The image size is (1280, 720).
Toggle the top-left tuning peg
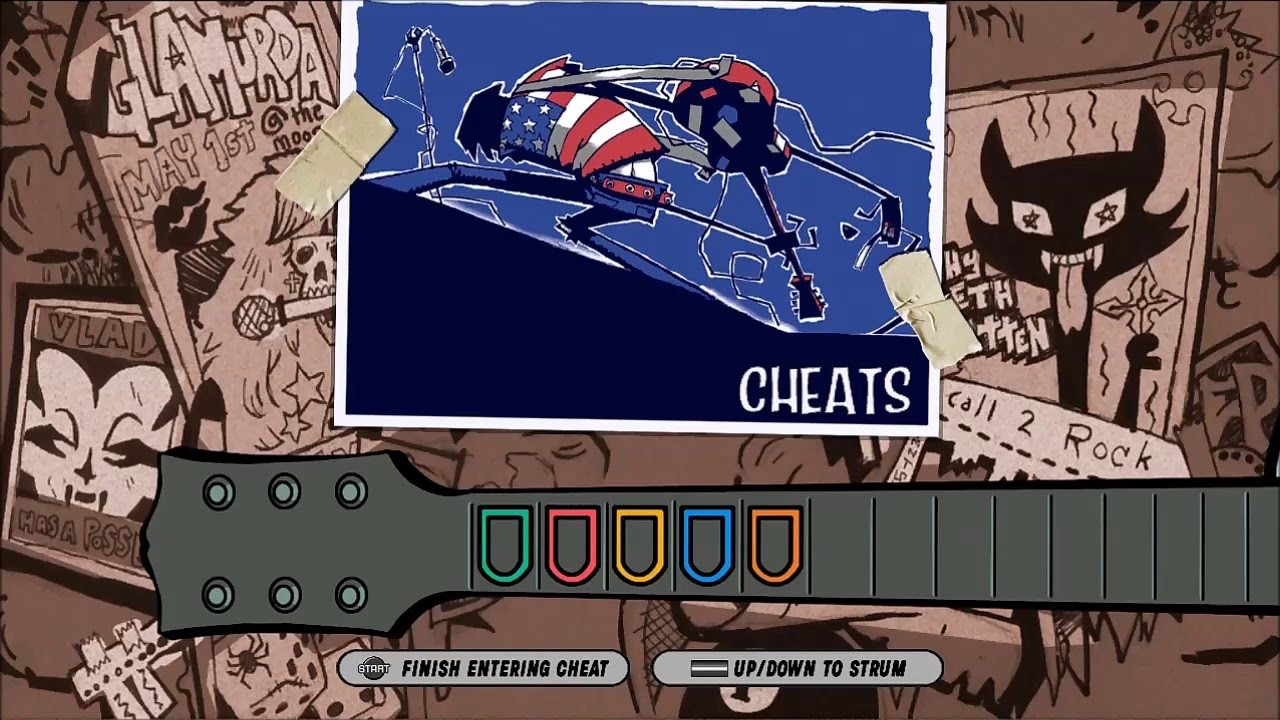[218, 492]
